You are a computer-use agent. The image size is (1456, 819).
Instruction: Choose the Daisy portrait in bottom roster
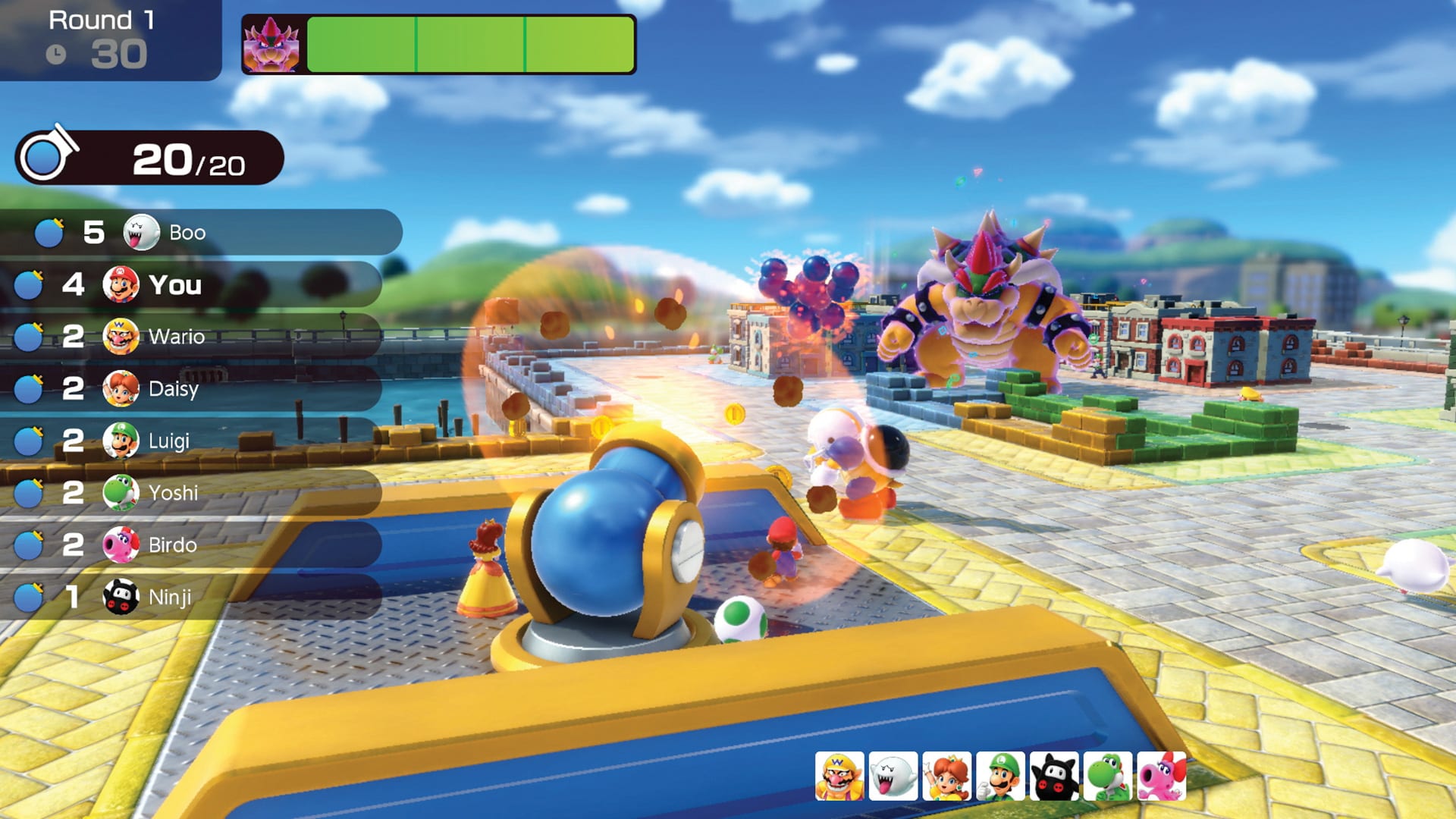click(x=946, y=777)
